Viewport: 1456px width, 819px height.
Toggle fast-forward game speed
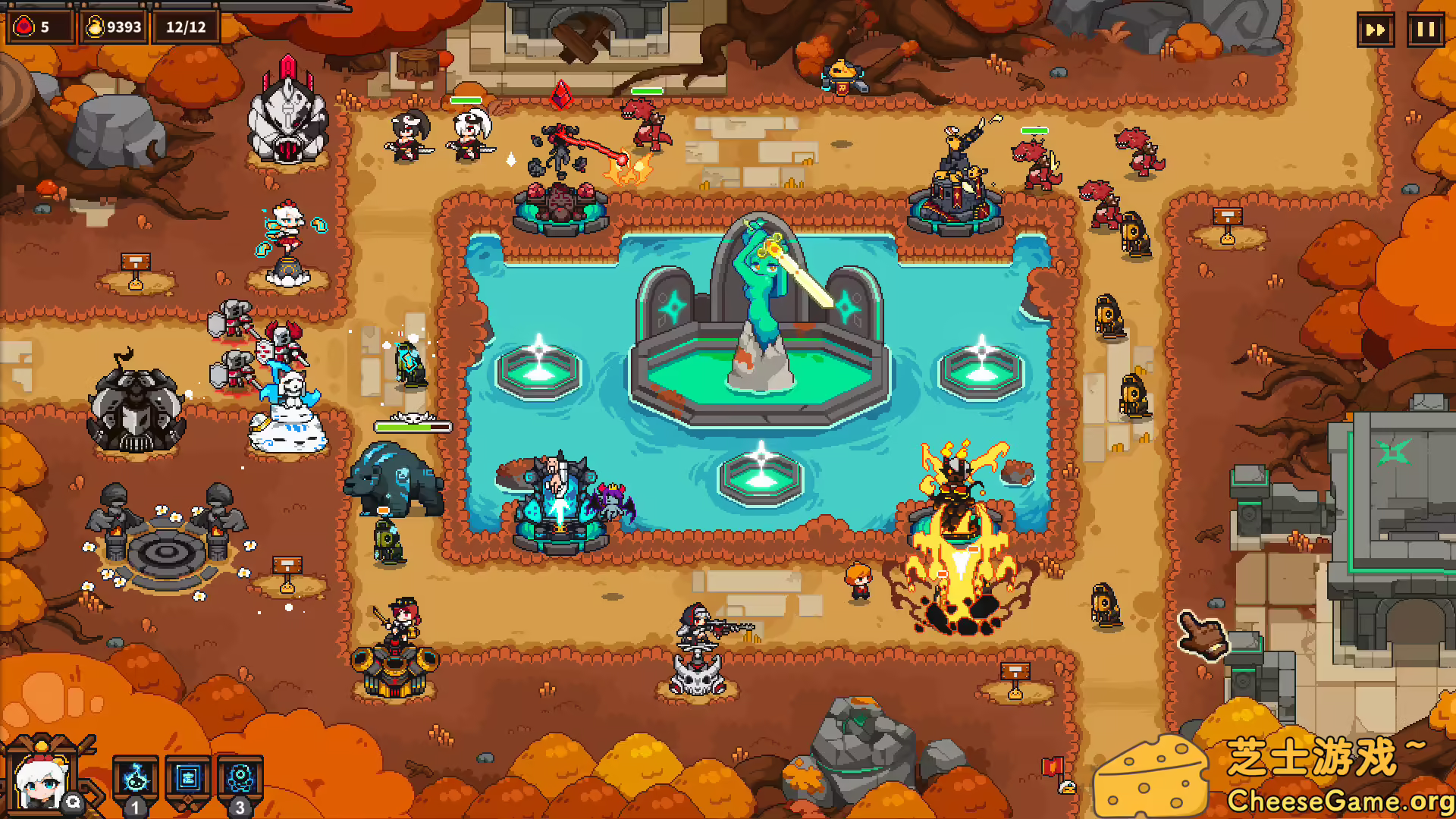[x=1376, y=31]
